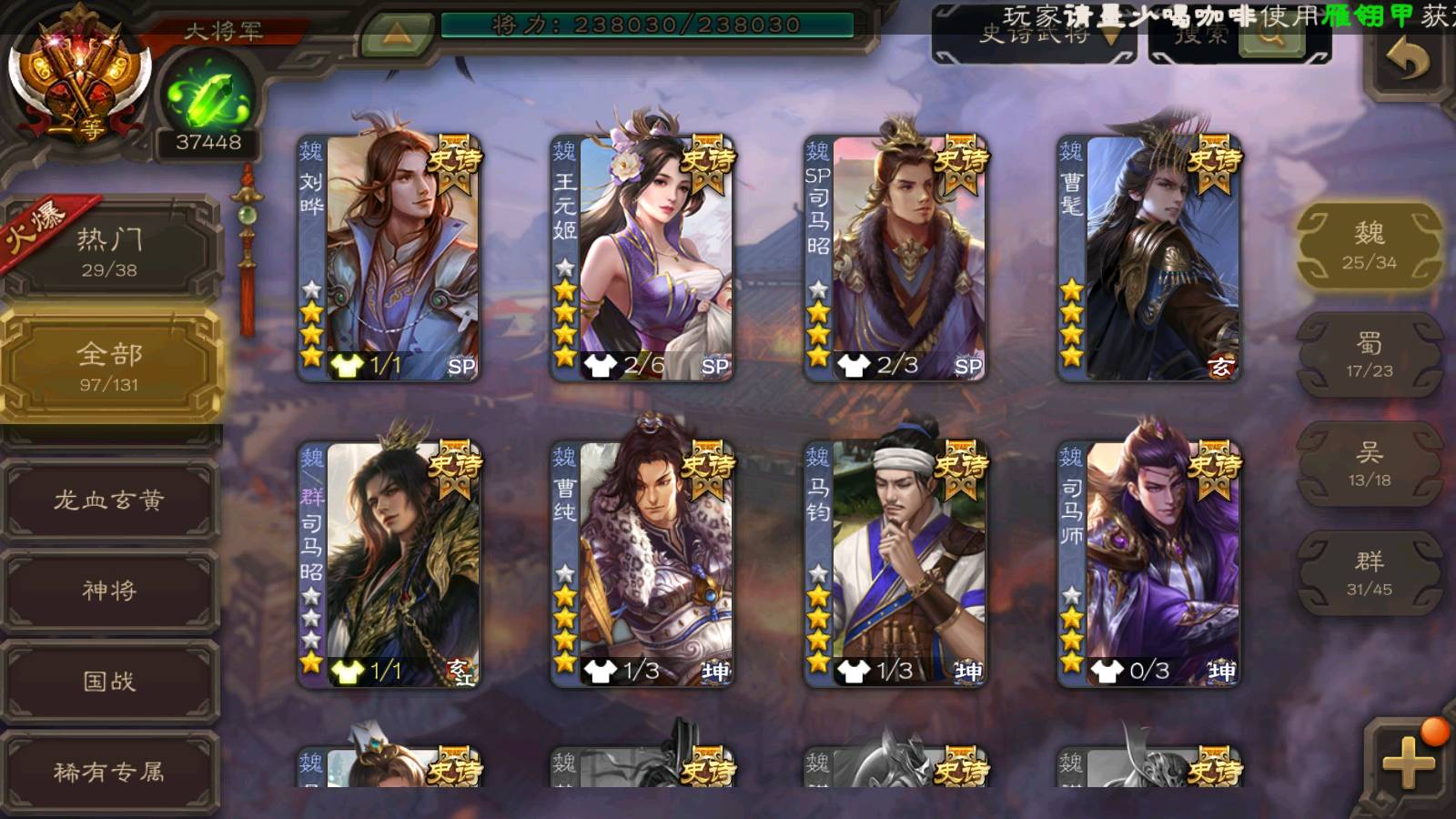Filter heroes by 魏 faction
Viewport: 1456px width, 819px height.
[x=1369, y=246]
